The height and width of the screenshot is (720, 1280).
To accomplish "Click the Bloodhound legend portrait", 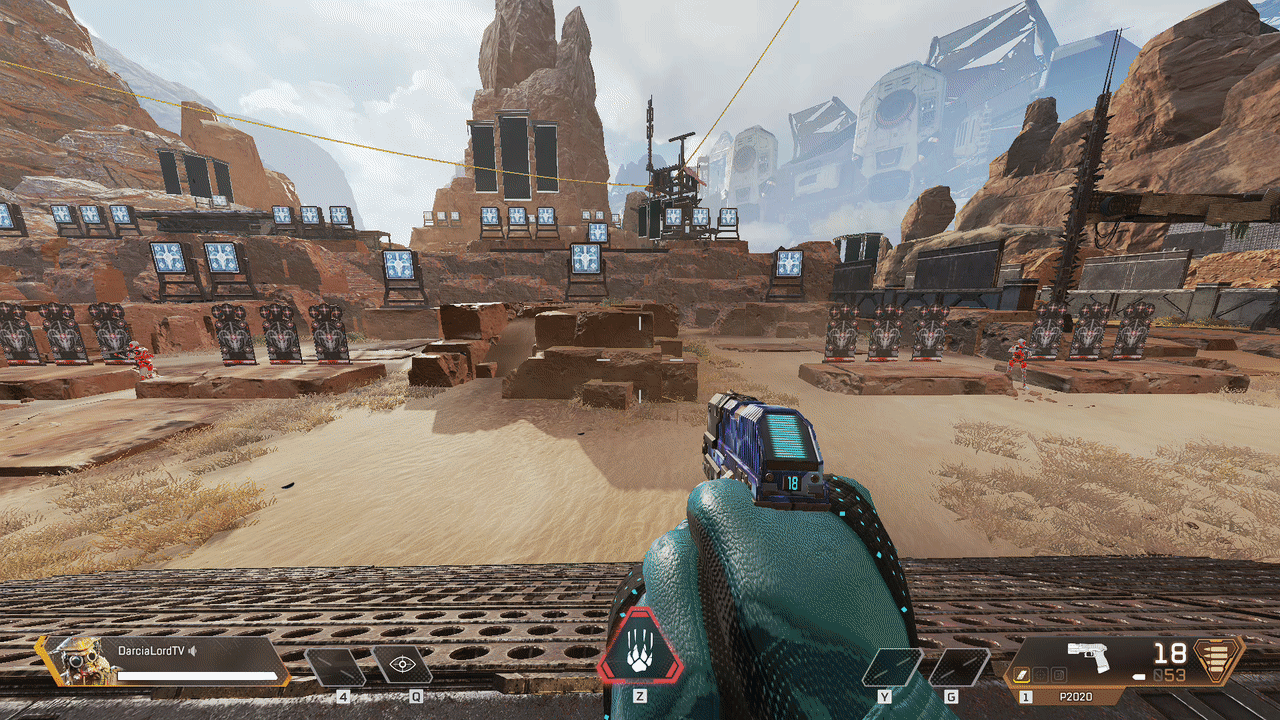I will tap(78, 660).
